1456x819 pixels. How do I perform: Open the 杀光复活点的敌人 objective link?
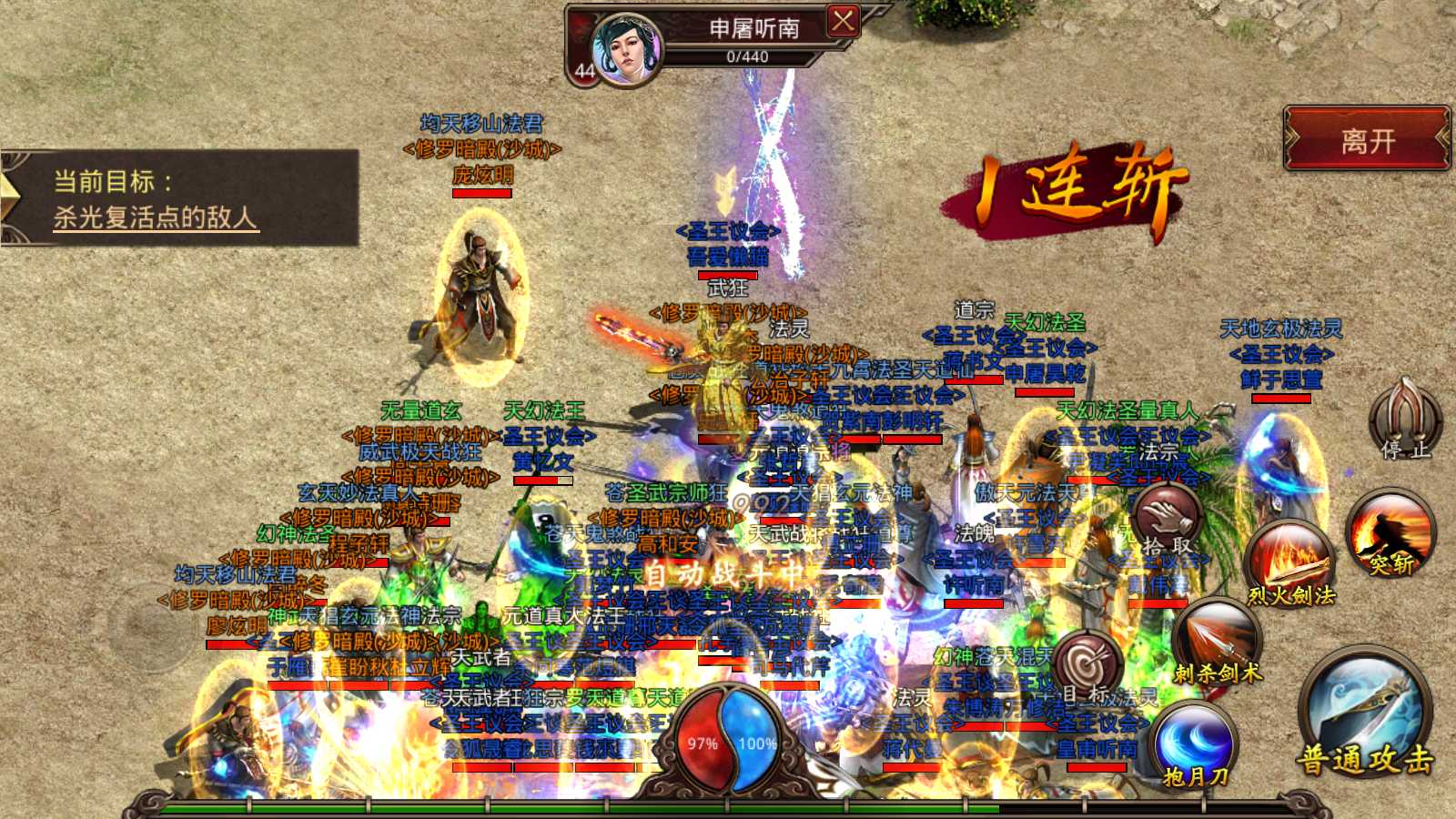[156, 217]
